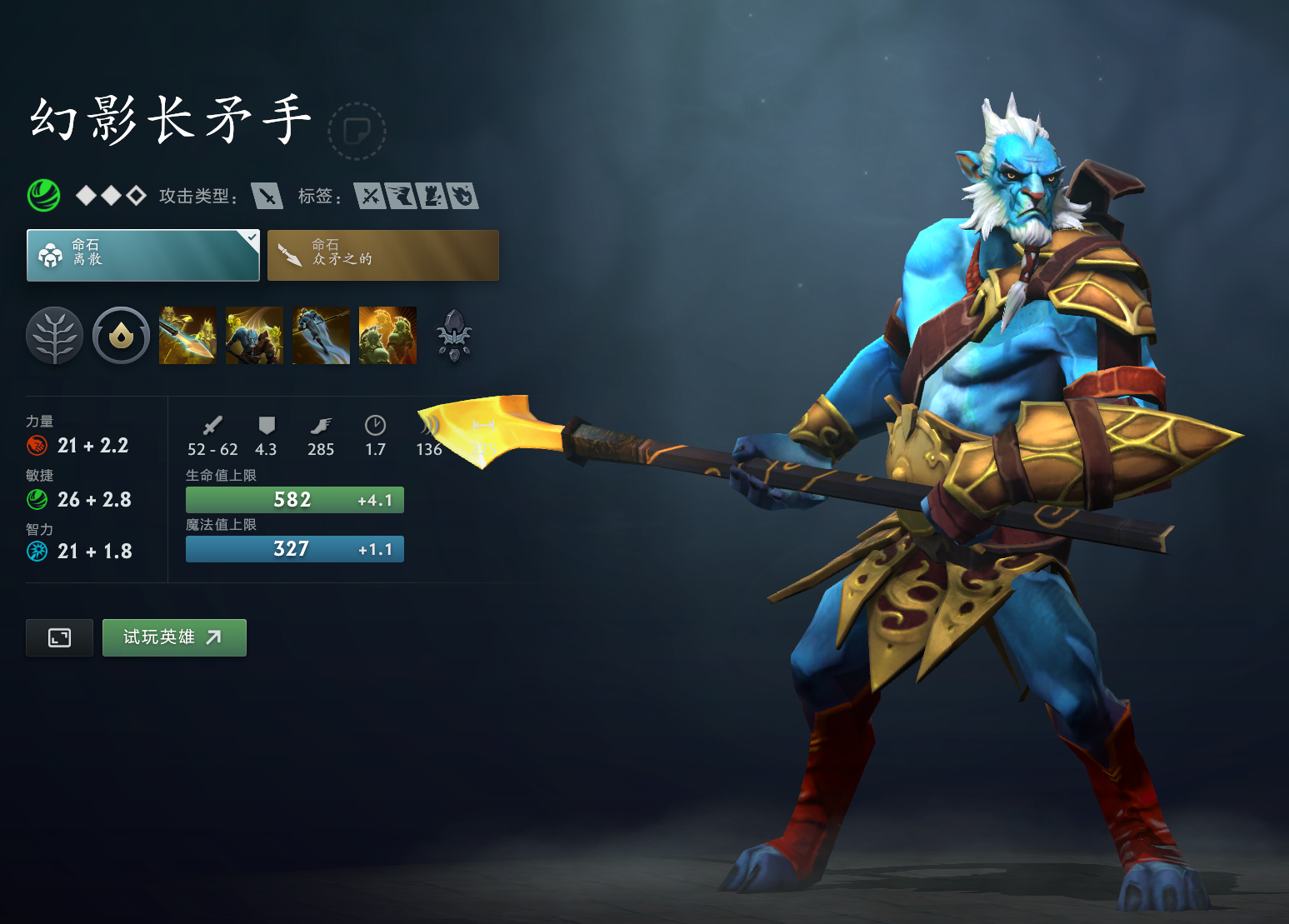Screen dimensions: 1289x924
Task: Open the talent tree icon
Action: point(55,336)
